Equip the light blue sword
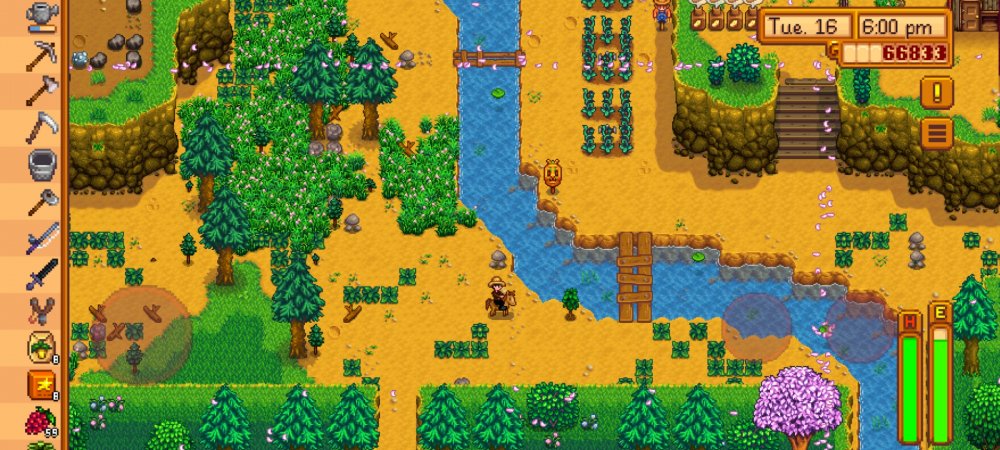Image resolution: width=1000 pixels, height=450 pixels. [x=42, y=238]
